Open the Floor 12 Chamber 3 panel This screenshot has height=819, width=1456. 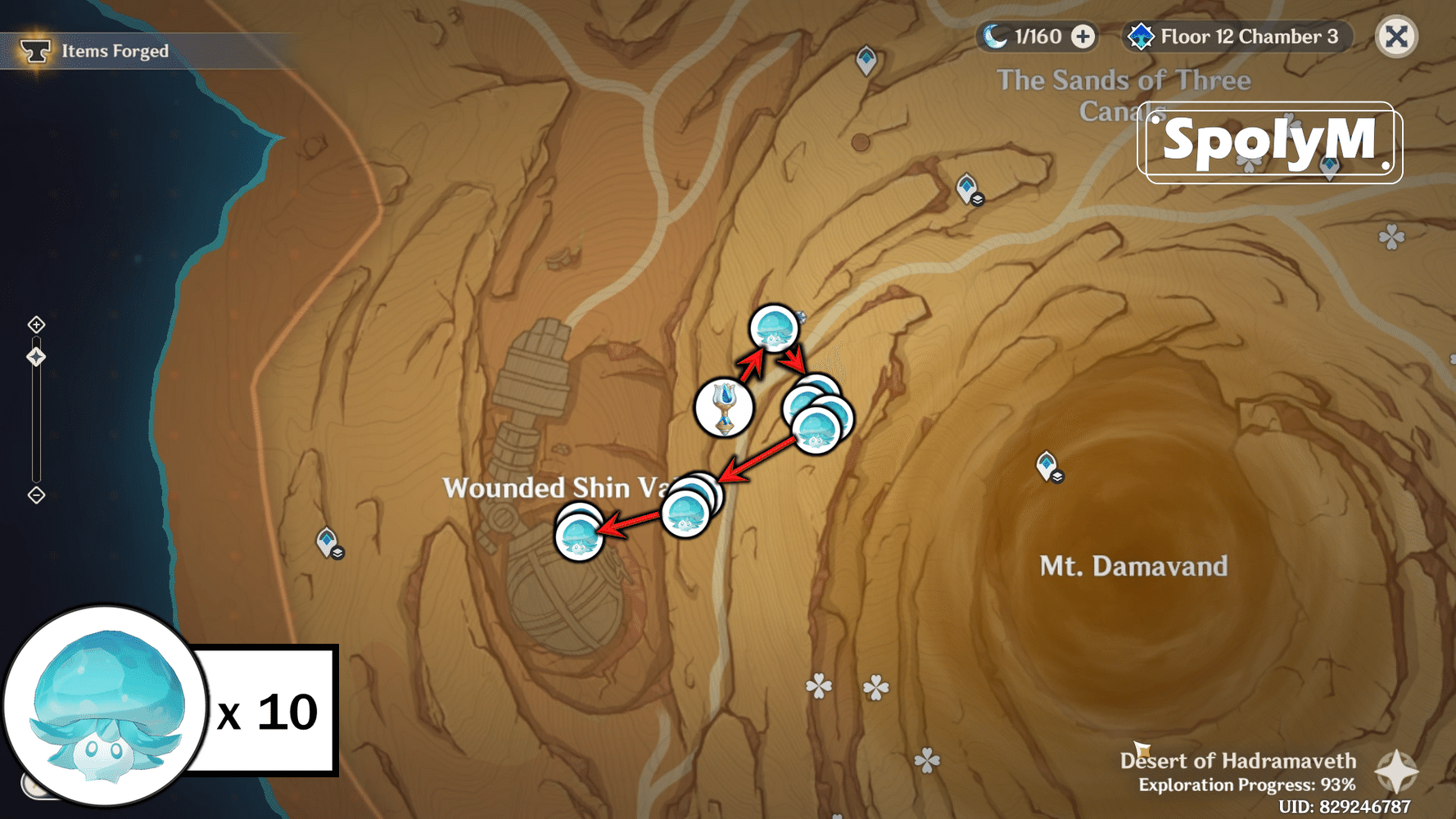coord(1237,36)
